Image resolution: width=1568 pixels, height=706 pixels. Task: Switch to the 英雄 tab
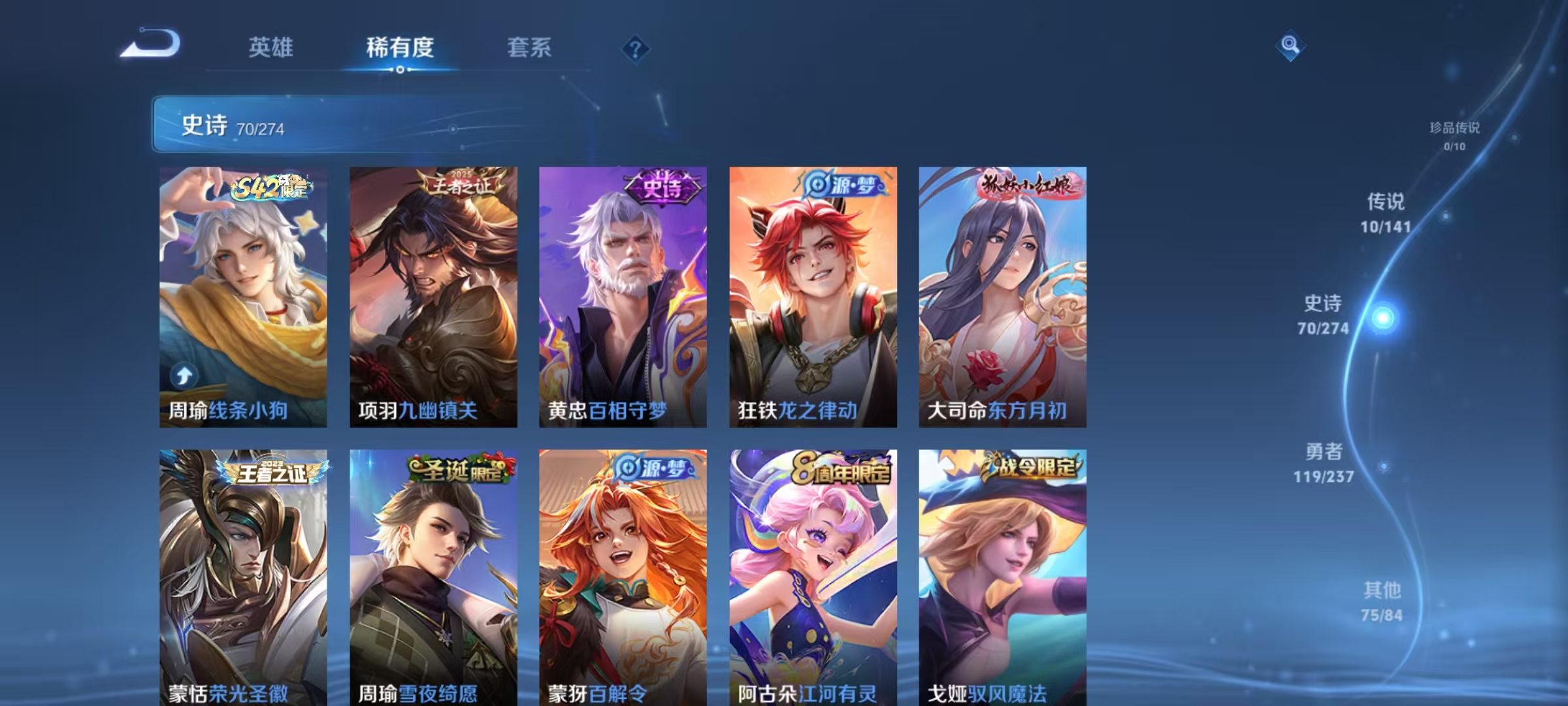[x=271, y=48]
